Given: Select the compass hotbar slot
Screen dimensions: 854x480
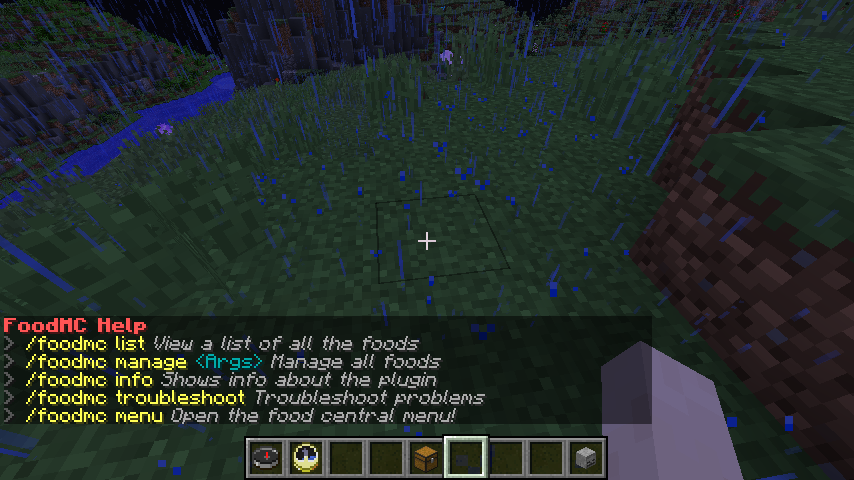Looking at the screenshot, I should point(266,458).
